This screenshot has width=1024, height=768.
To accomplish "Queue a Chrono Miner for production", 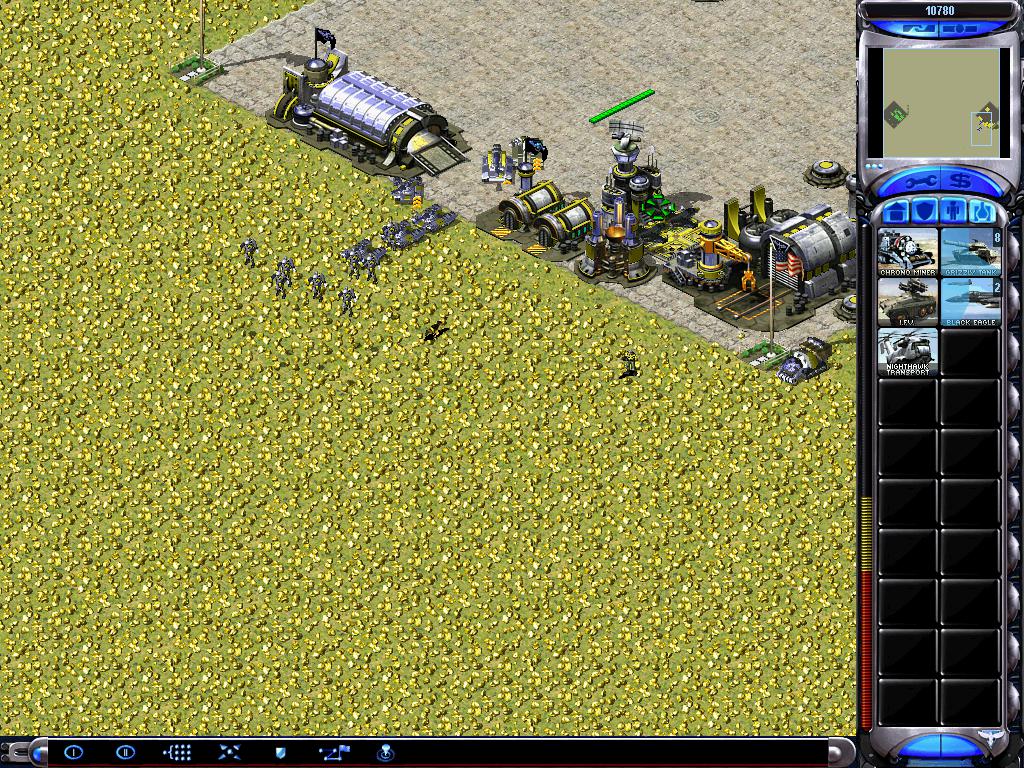I will pos(908,252).
